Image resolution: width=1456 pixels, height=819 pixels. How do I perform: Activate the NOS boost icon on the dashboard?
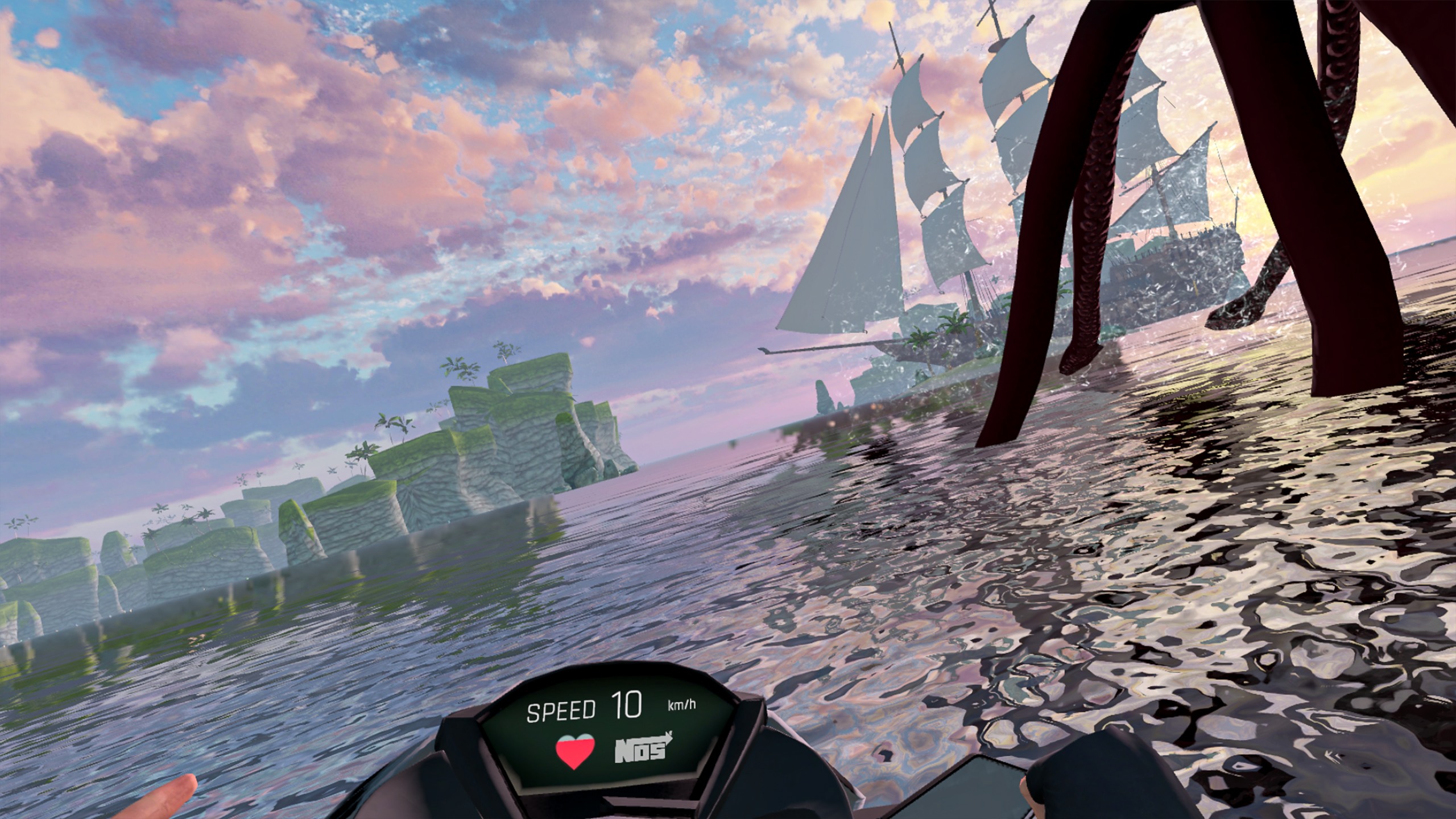point(641,751)
